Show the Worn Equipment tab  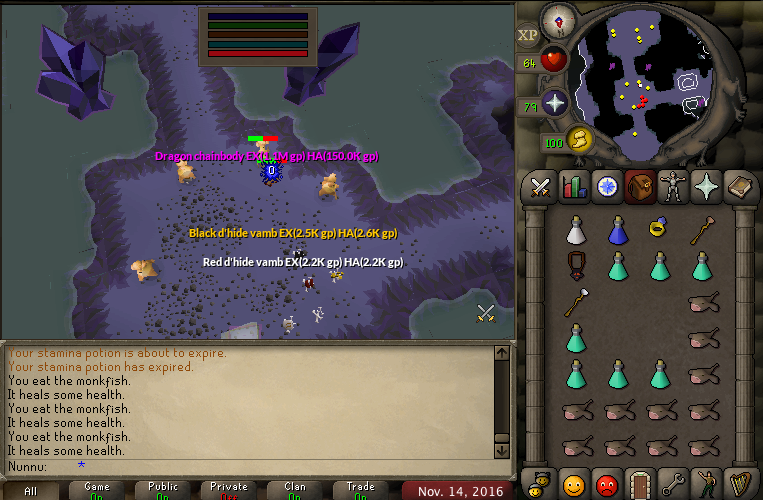(671, 187)
